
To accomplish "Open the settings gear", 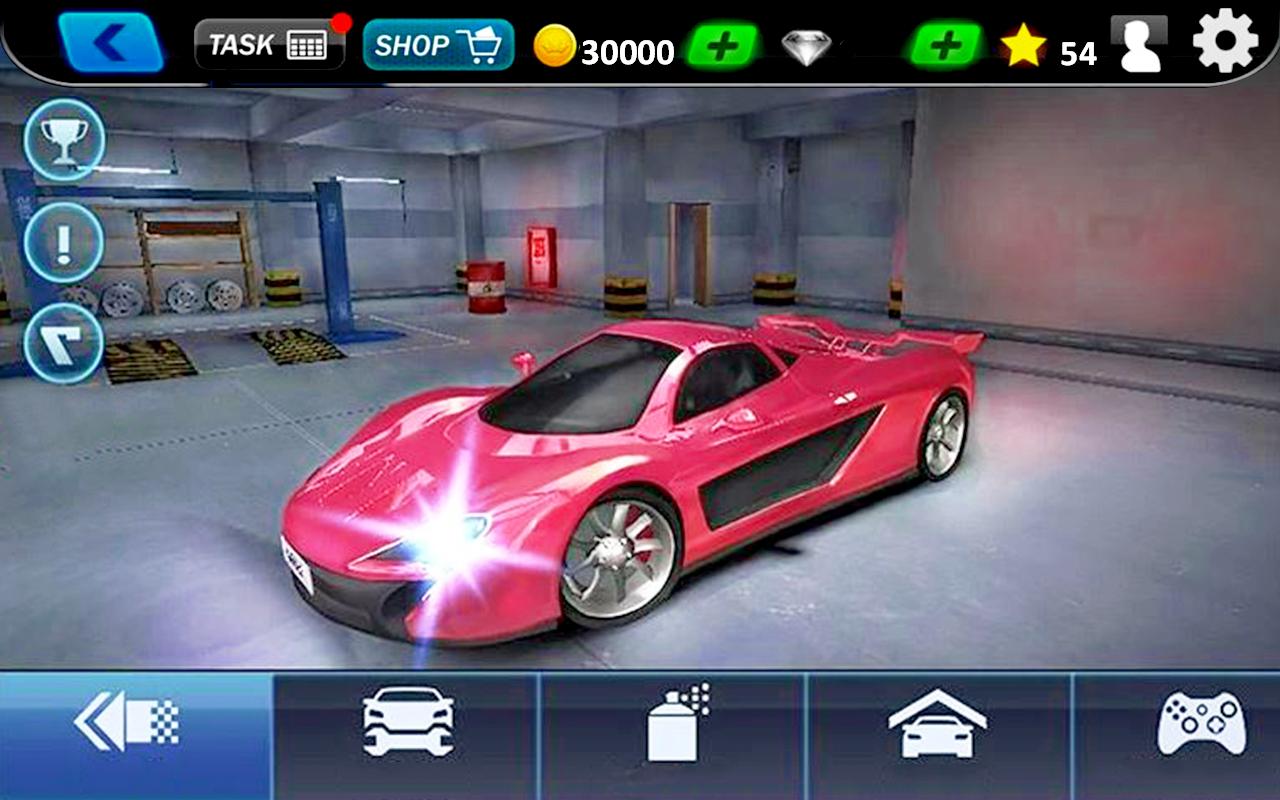I will click(x=1223, y=42).
